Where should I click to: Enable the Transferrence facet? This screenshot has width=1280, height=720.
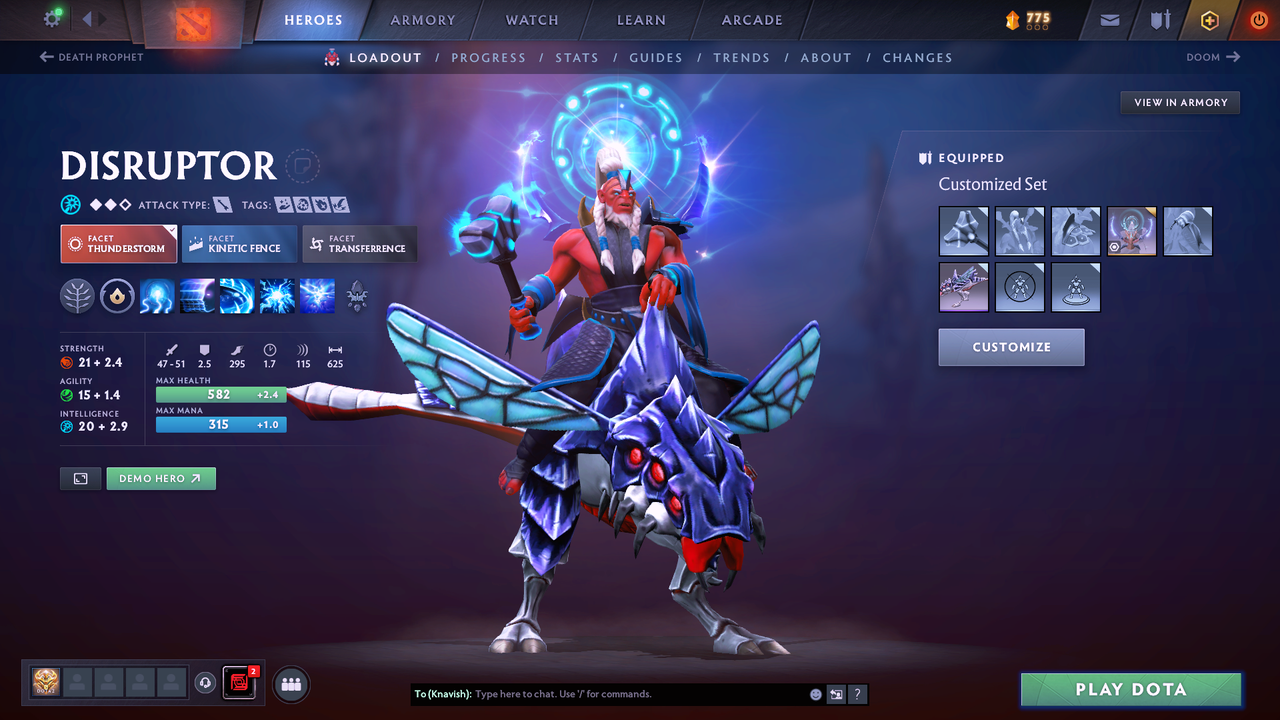359,243
